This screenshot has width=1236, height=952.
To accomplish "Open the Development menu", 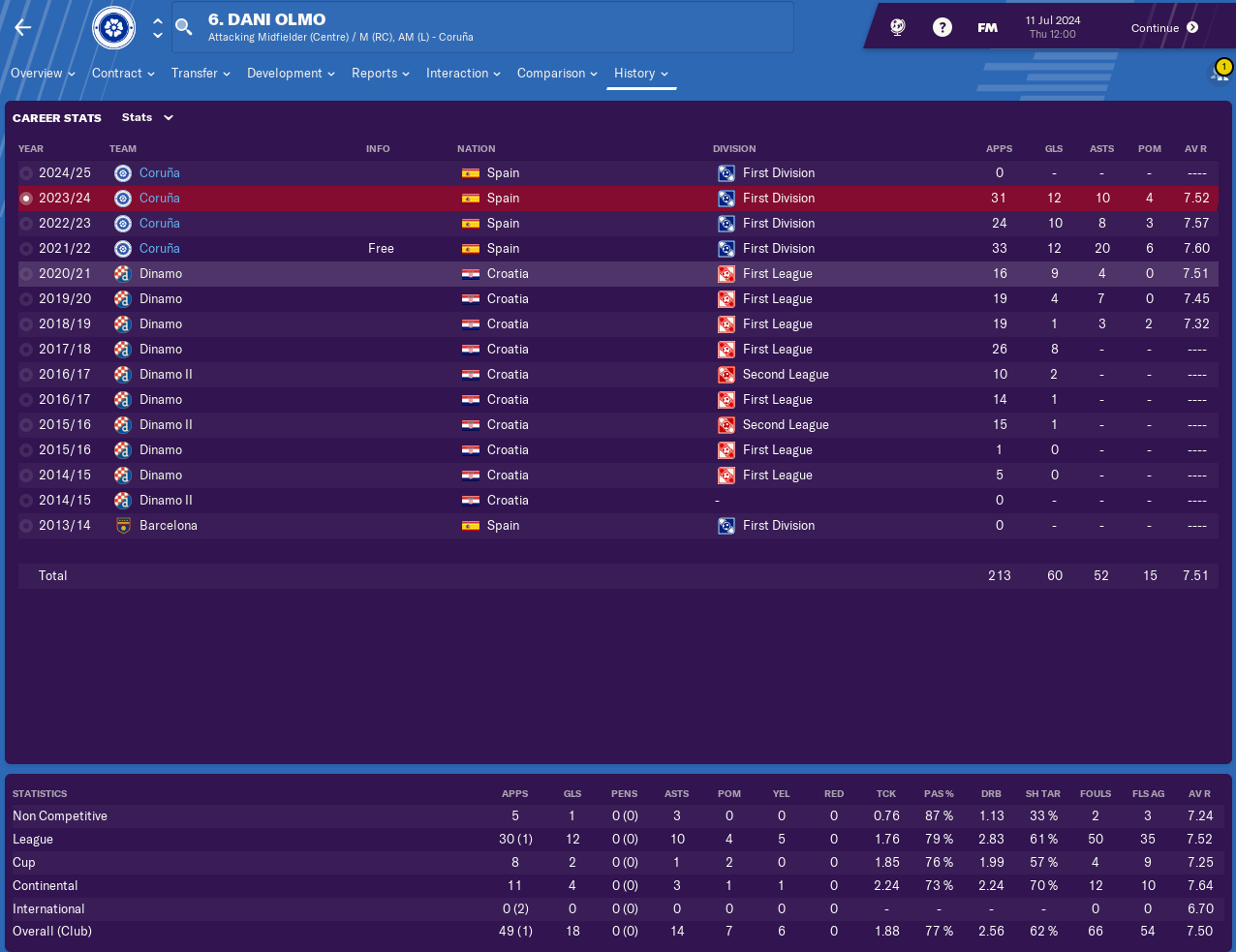I will click(x=291, y=74).
